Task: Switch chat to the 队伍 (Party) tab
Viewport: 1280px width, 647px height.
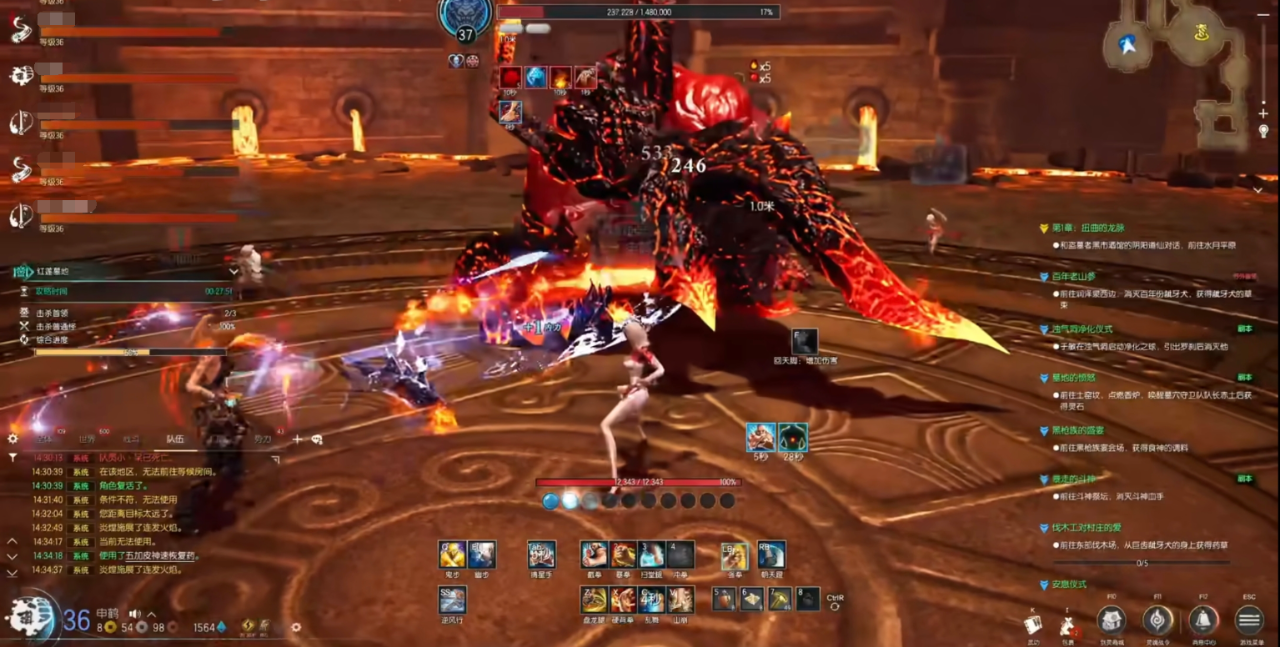Action: (x=174, y=439)
